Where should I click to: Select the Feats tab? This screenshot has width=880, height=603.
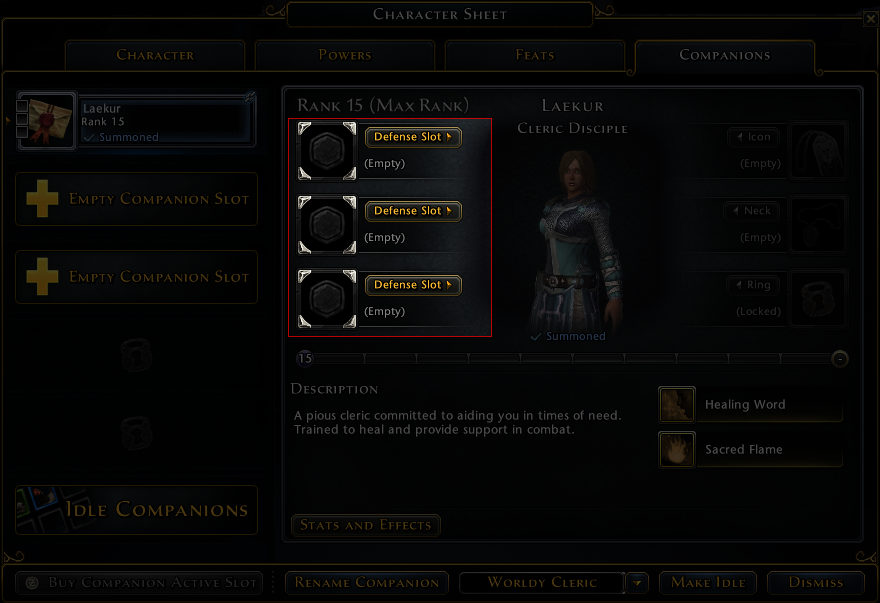pos(535,55)
